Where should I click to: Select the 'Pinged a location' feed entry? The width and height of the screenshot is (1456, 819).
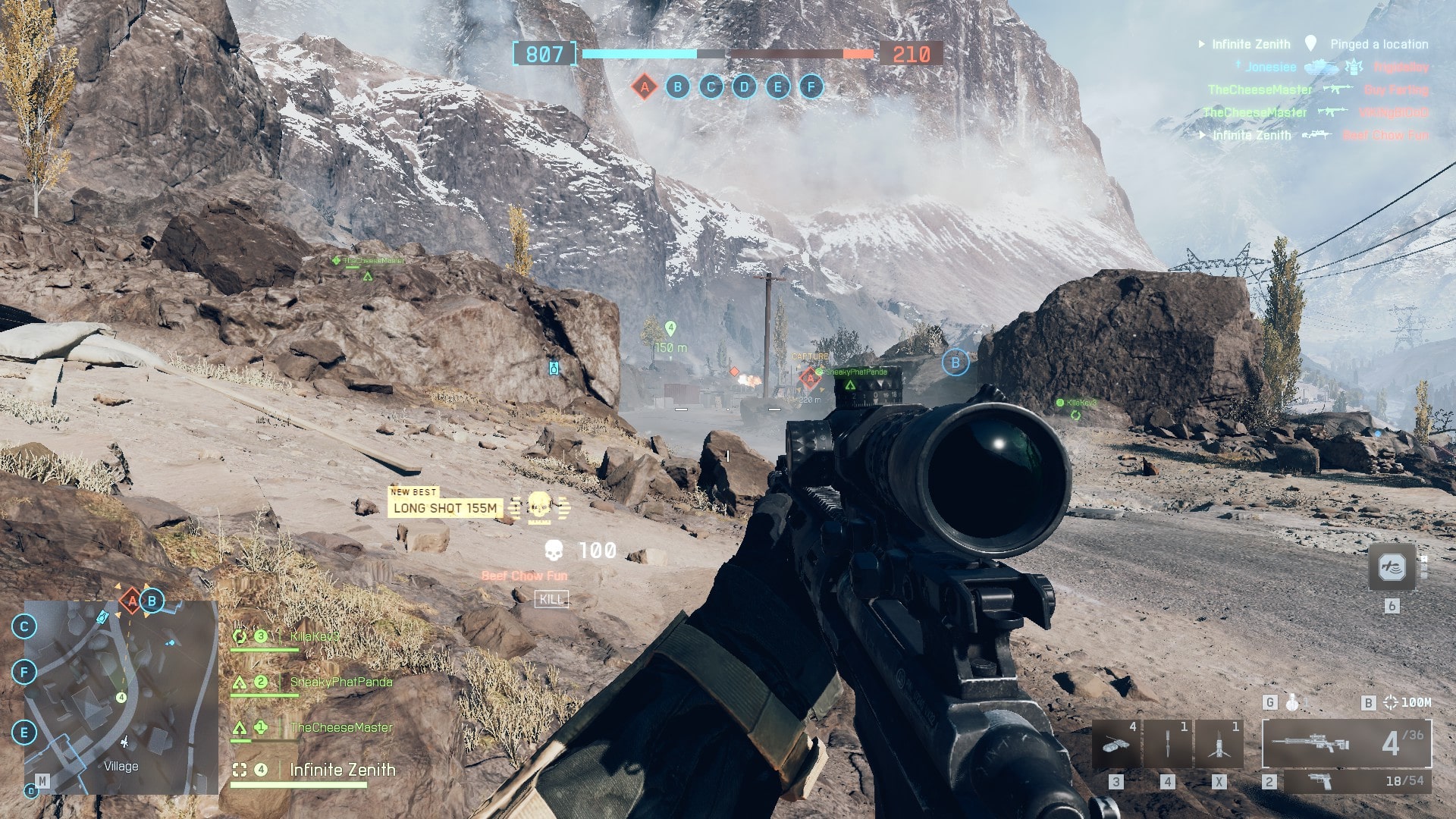click(x=1379, y=45)
